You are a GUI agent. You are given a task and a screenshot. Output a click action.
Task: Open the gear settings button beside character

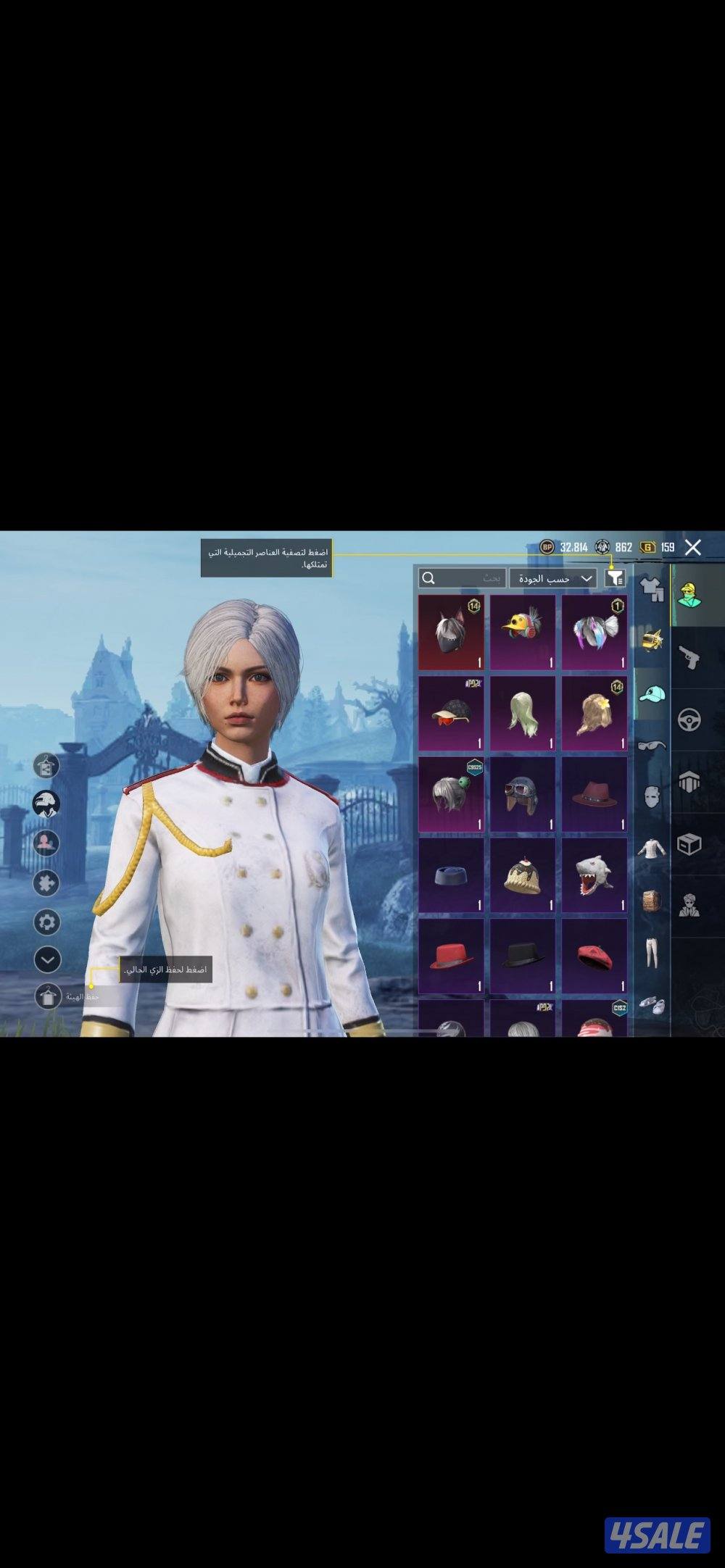47,922
